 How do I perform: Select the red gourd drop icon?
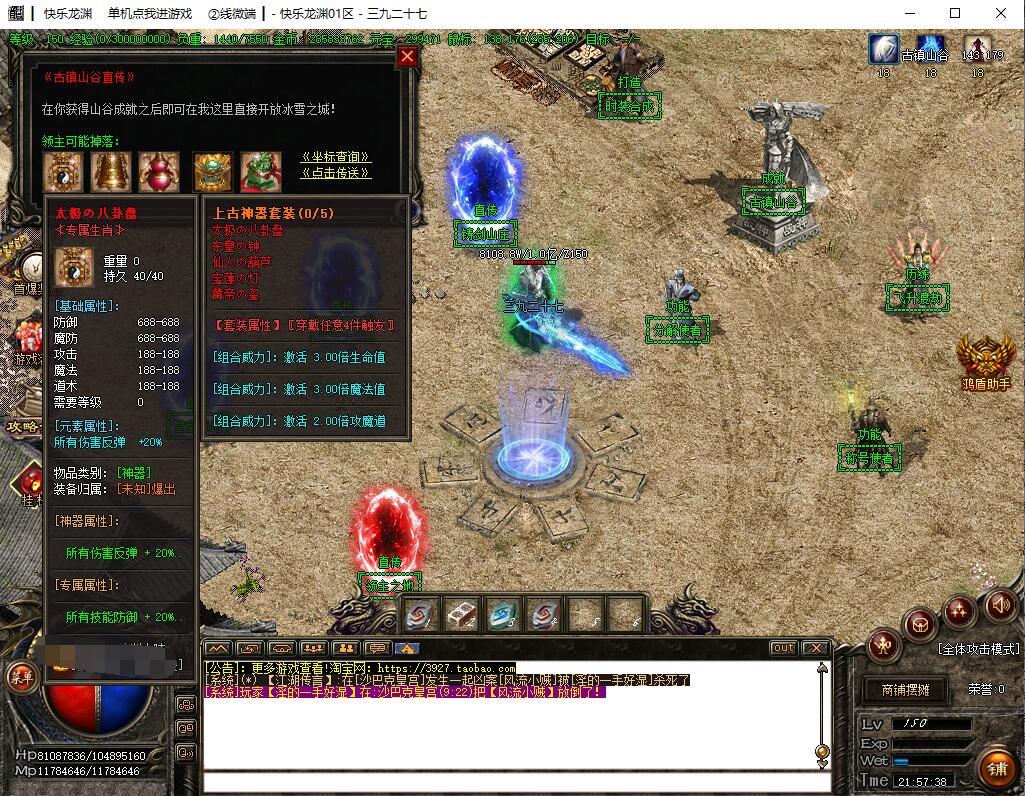[159, 172]
